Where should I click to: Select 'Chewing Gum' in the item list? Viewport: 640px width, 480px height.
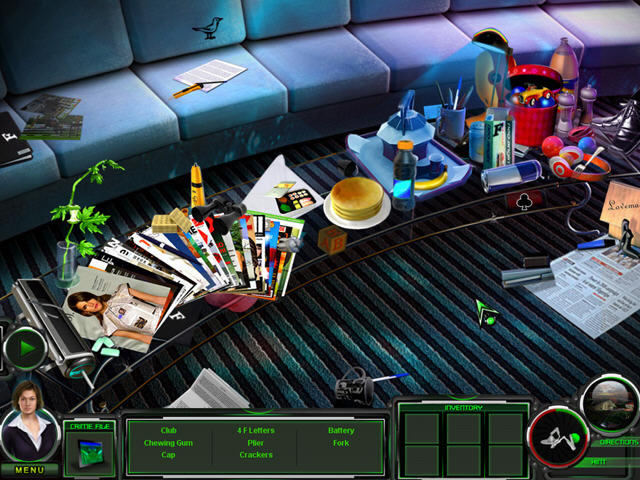(168, 442)
